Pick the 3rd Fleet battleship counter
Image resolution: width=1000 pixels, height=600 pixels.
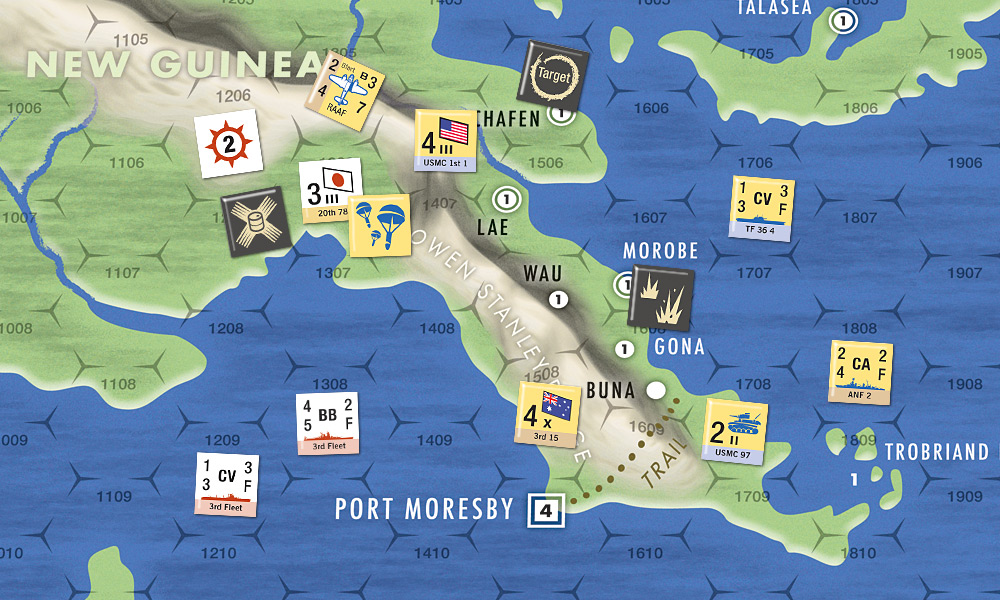[x=327, y=423]
